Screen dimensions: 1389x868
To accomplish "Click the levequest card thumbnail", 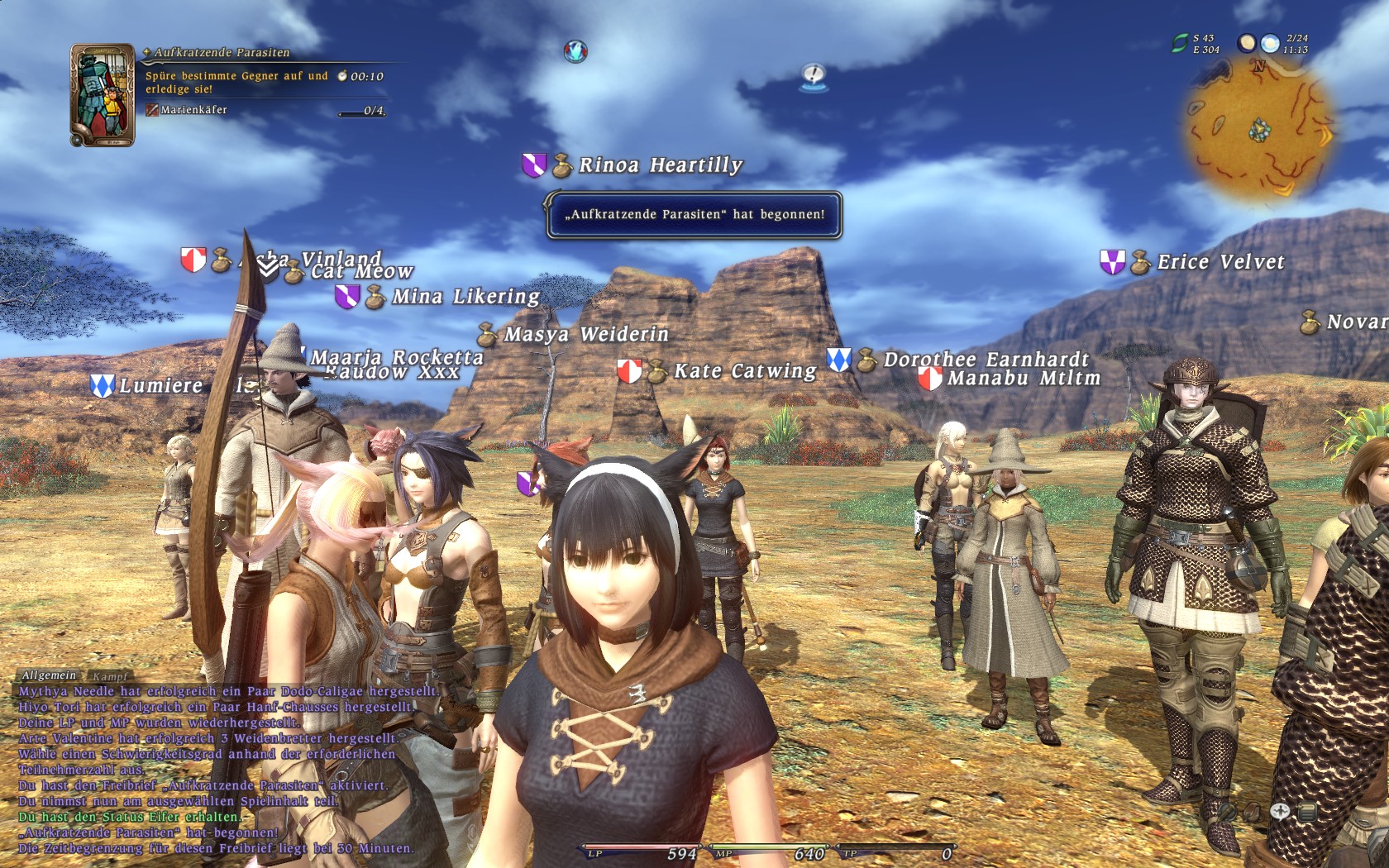I will click(x=103, y=95).
